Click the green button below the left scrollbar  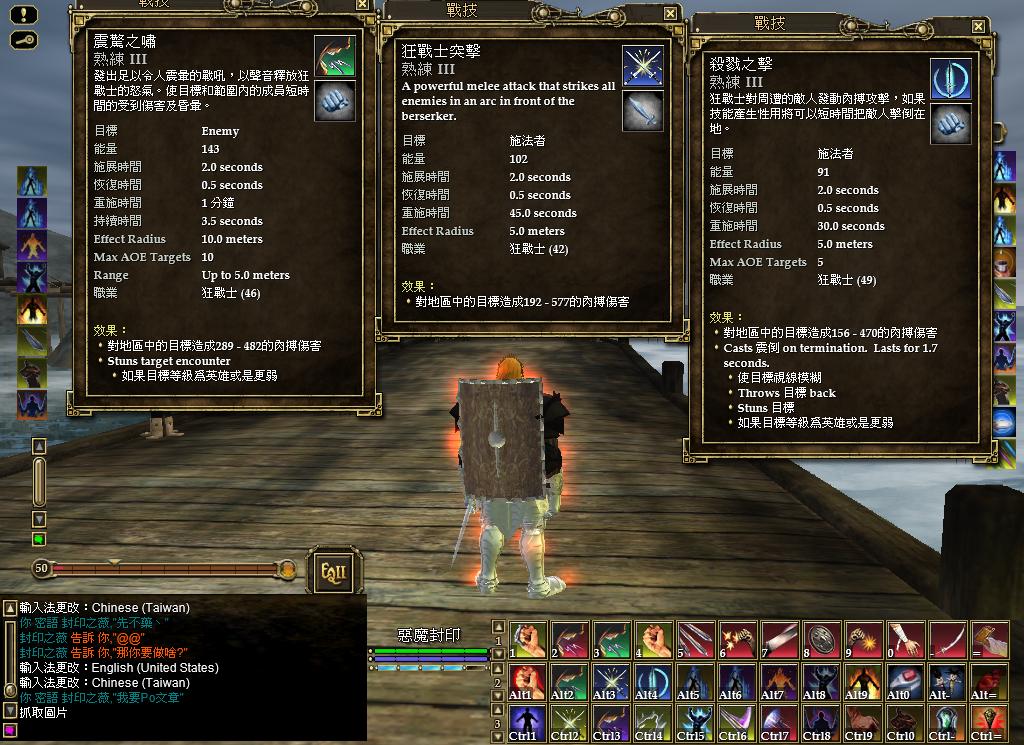39,540
